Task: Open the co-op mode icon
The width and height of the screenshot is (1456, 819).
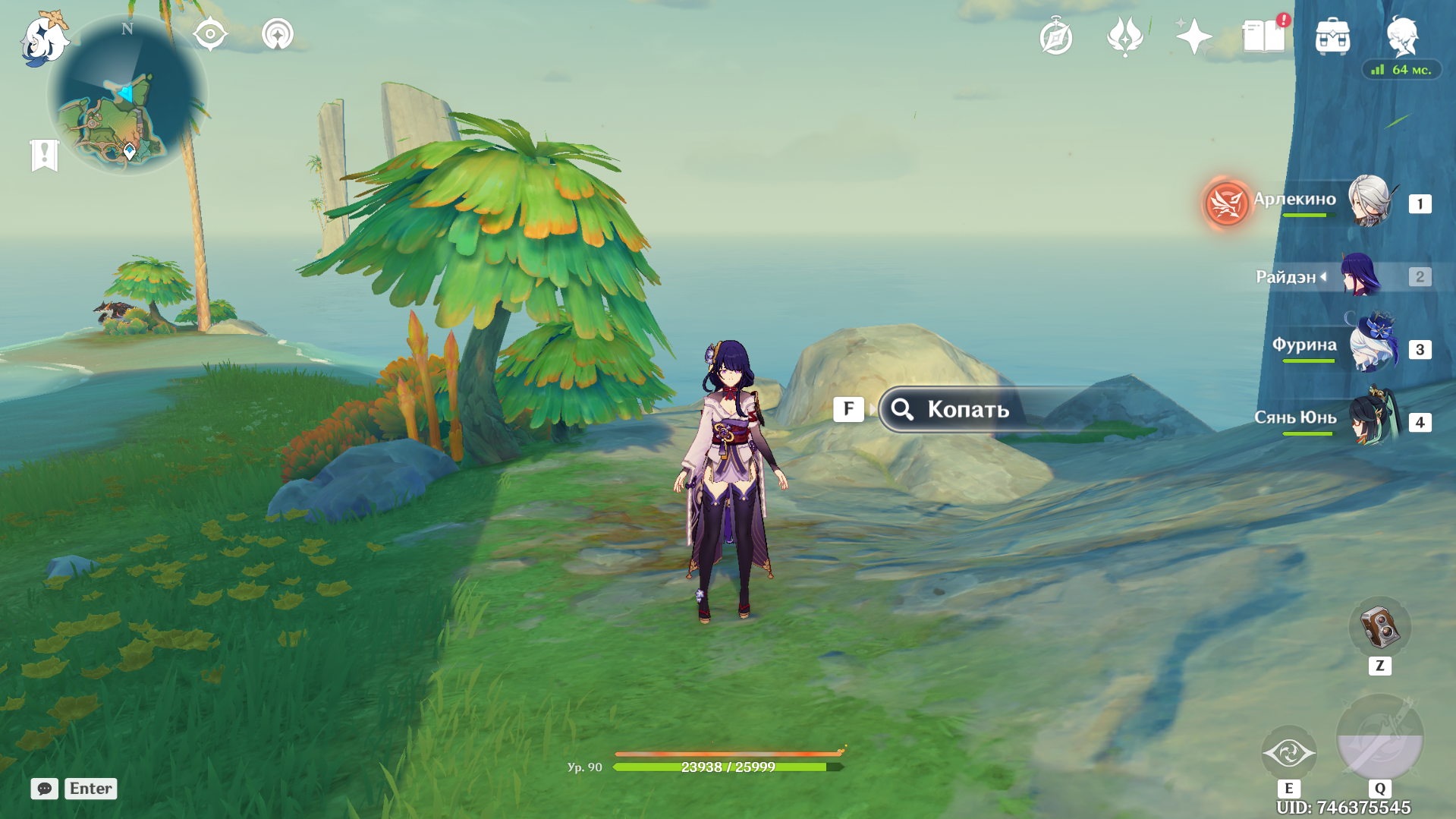Action: pyautogui.click(x=278, y=35)
